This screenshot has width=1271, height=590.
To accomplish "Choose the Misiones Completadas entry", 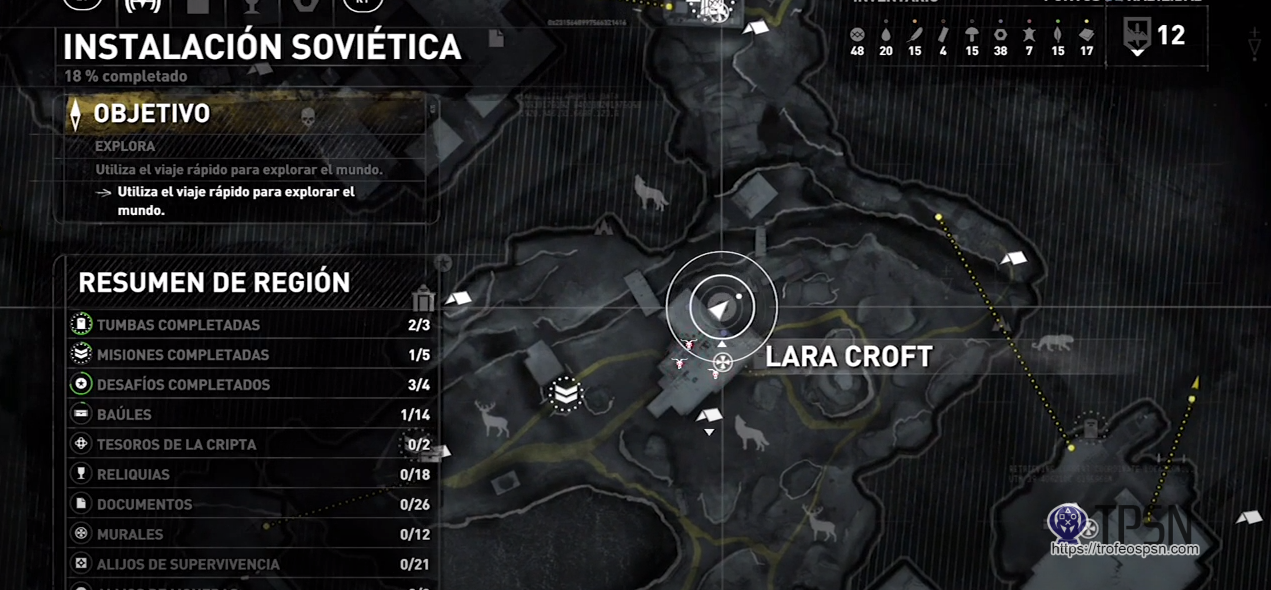I will tap(250, 355).
